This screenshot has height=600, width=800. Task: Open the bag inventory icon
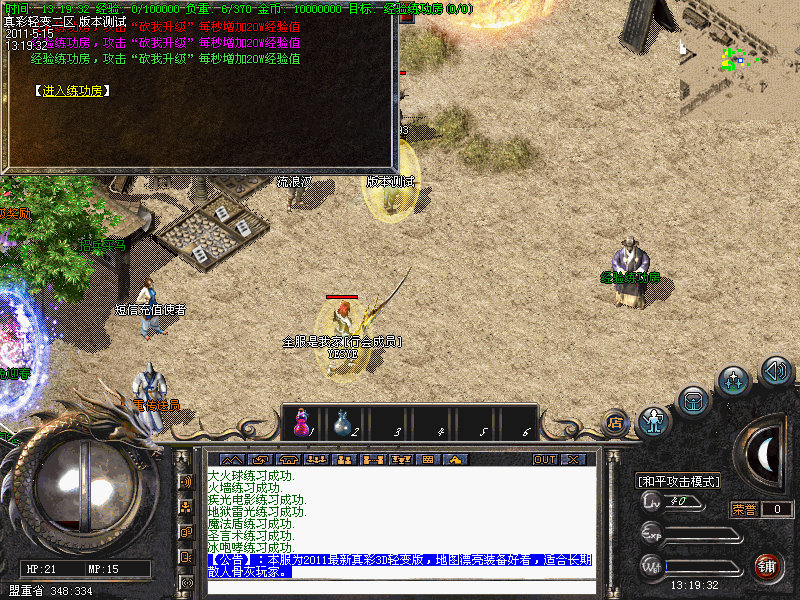pyautogui.click(x=693, y=400)
